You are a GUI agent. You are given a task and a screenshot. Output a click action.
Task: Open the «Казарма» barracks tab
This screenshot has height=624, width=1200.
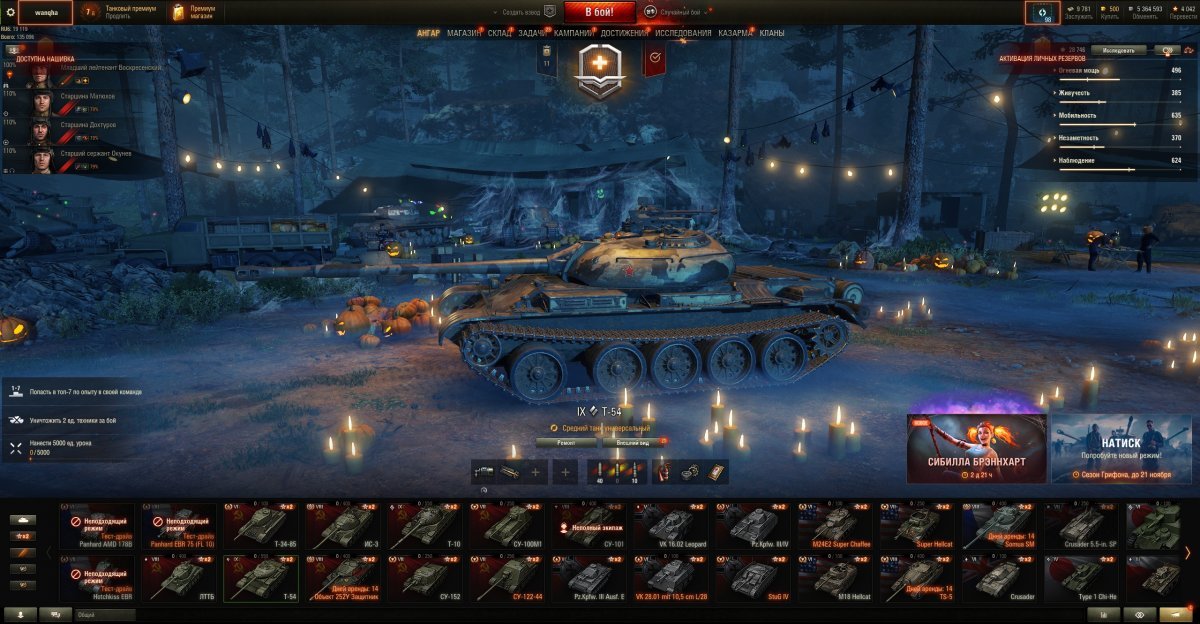click(x=736, y=33)
